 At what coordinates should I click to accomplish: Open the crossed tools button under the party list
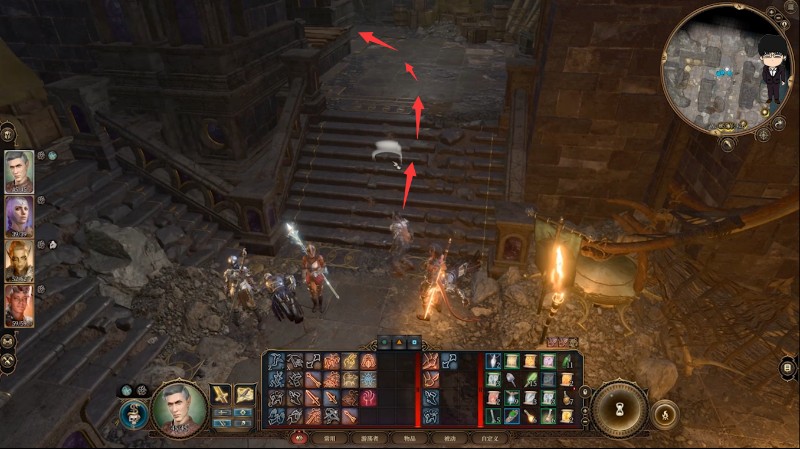point(8,360)
